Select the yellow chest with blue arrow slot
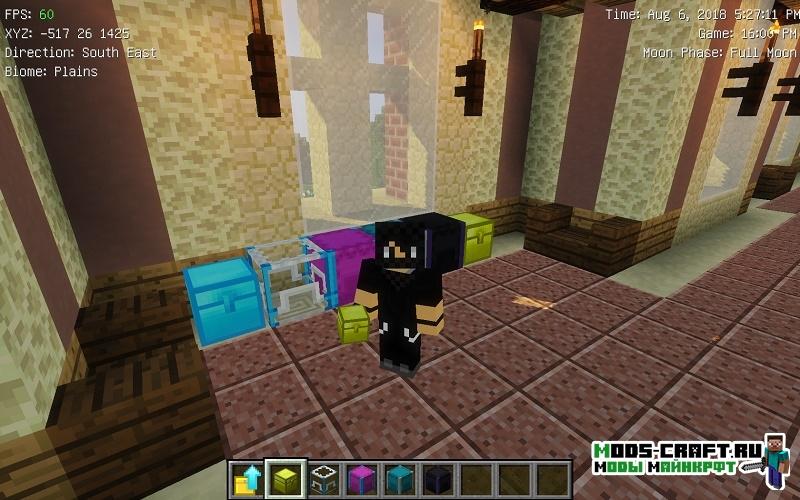The width and height of the screenshot is (800, 500). tap(247, 480)
